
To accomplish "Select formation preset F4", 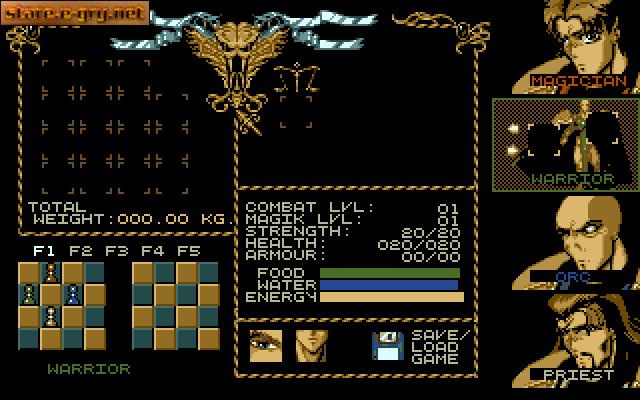I will [x=153, y=251].
